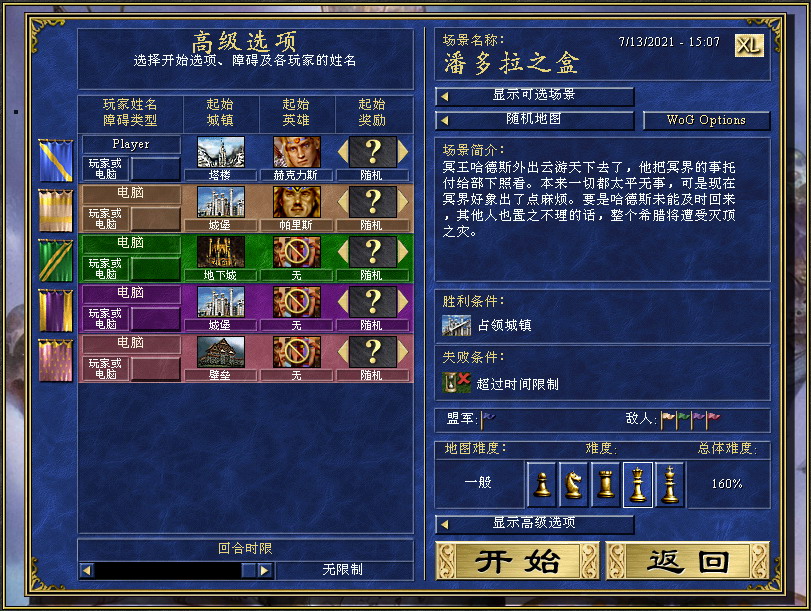This screenshot has width=811, height=611.
Task: Click the right arrow of blue player's starting bonus
Action: (403, 152)
